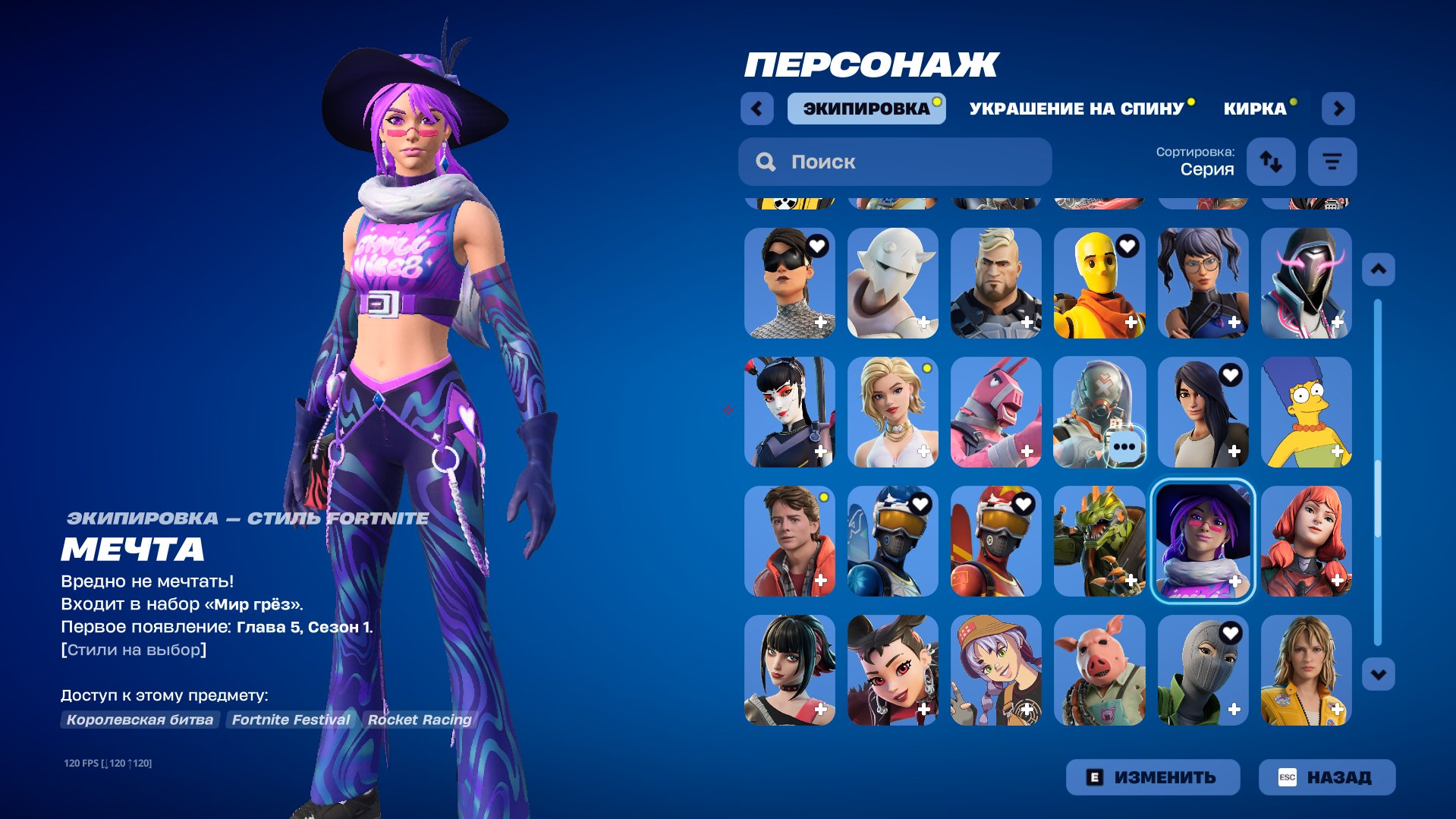This screenshot has width=1456, height=819.
Task: Switch to the КИРКА tab
Action: 1253,108
